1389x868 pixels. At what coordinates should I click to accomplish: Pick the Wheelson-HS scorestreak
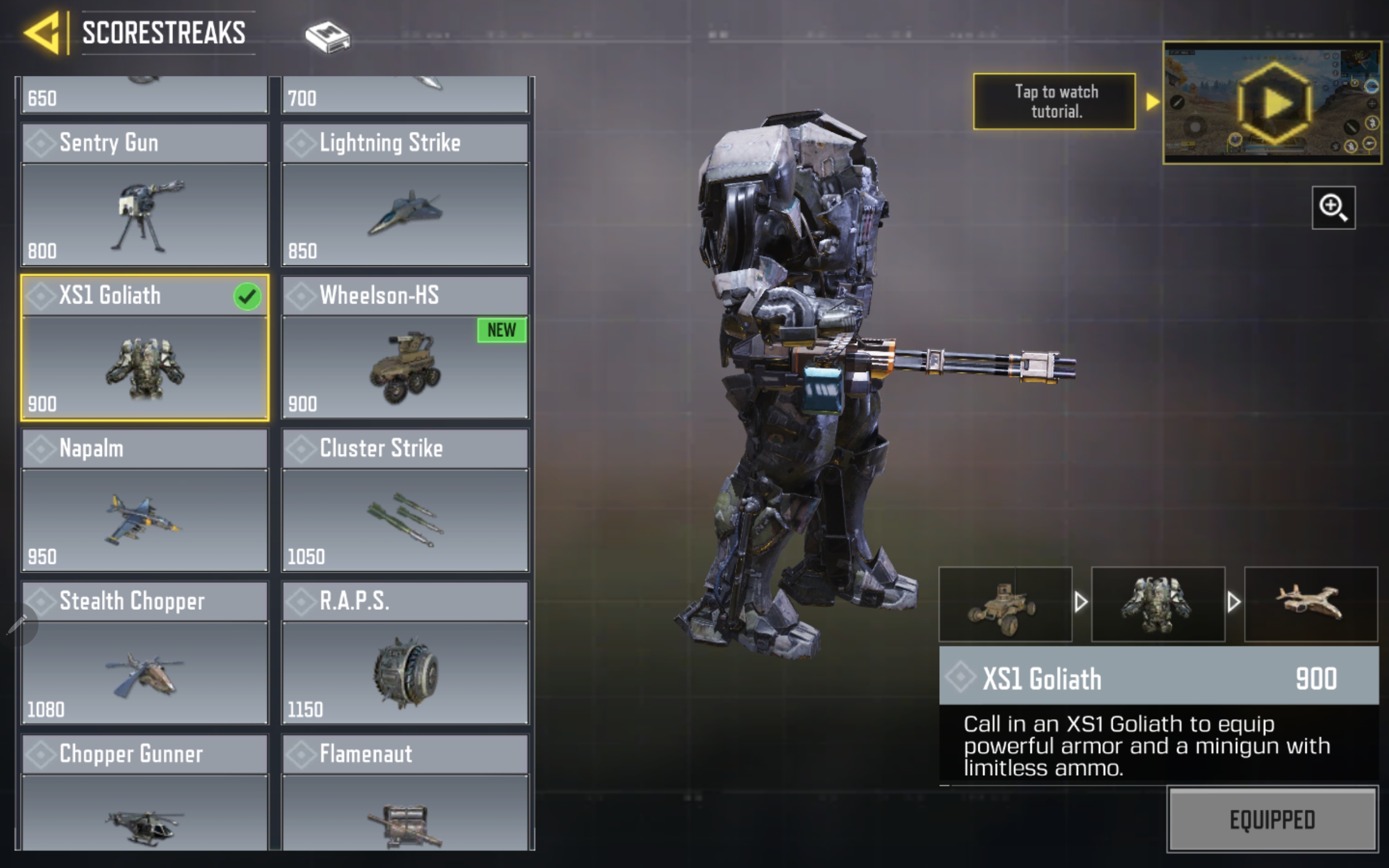coord(405,347)
